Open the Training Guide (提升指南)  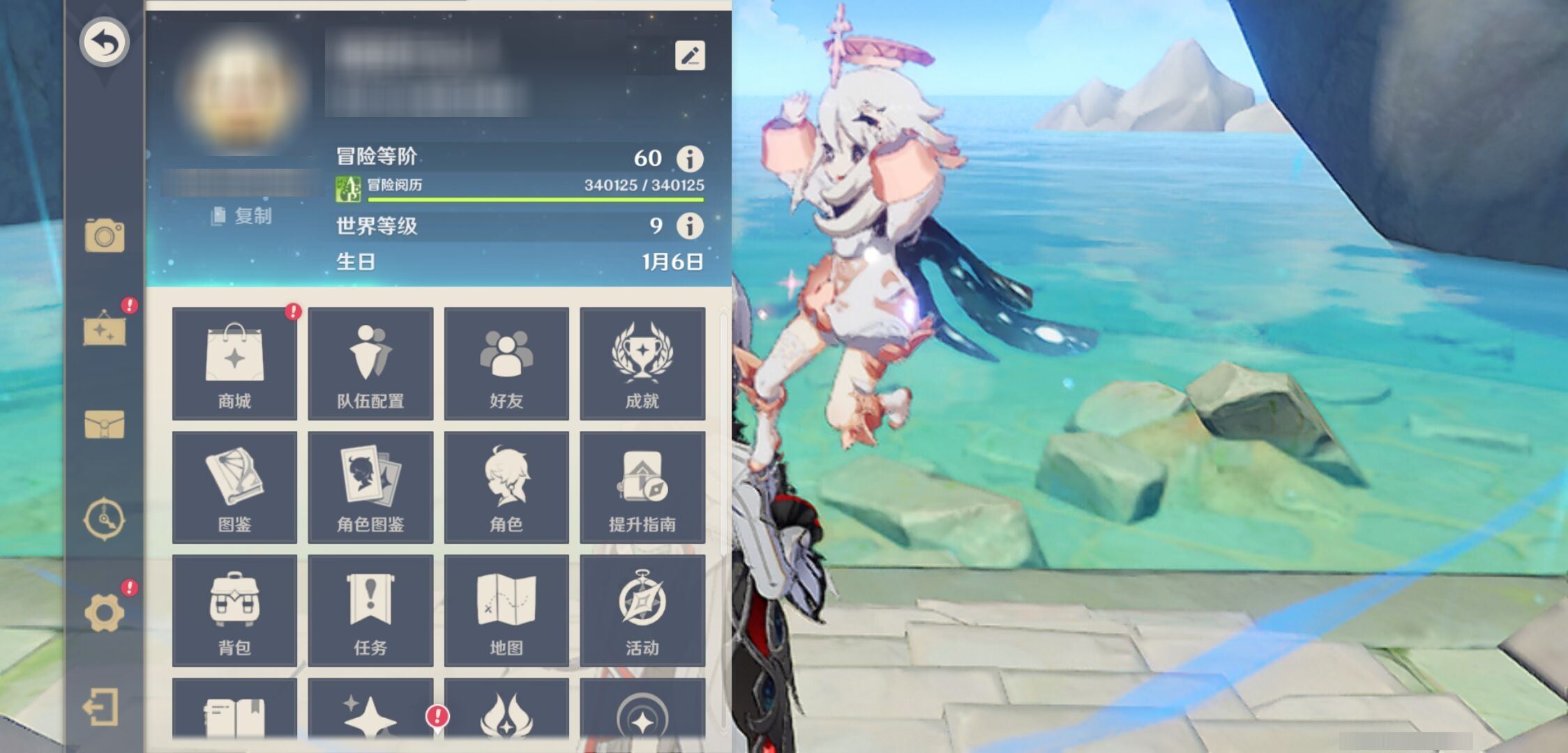coord(642,487)
